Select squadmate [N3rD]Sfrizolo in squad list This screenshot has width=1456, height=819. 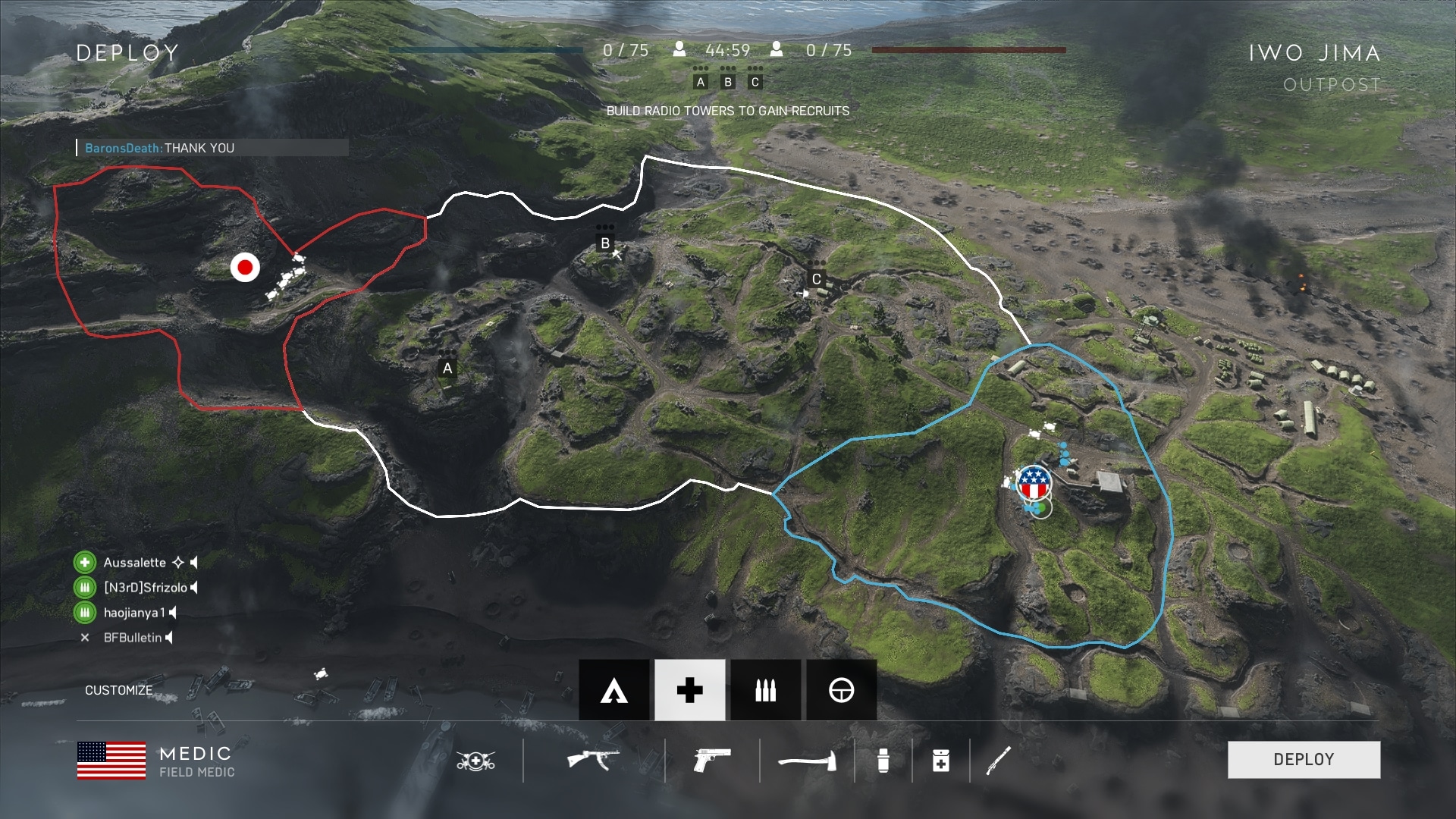click(145, 588)
